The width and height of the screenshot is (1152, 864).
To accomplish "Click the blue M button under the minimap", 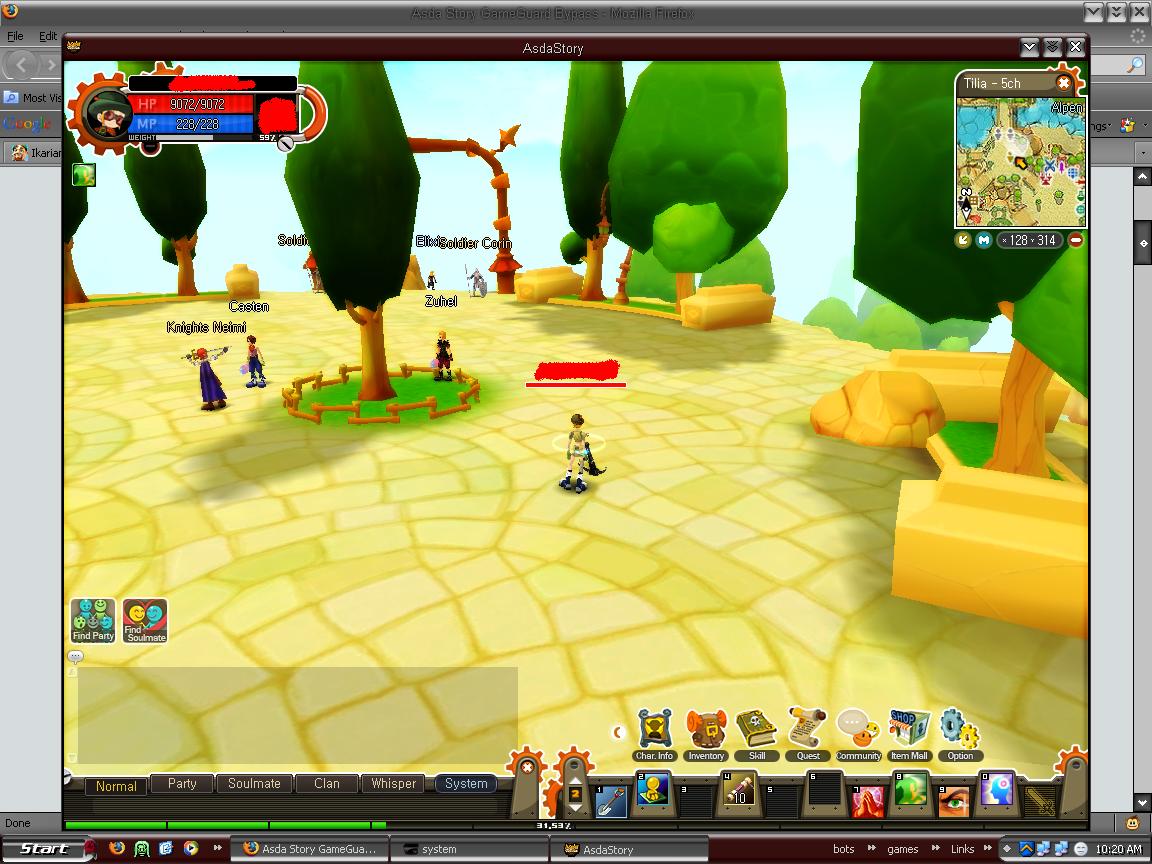I will (983, 240).
